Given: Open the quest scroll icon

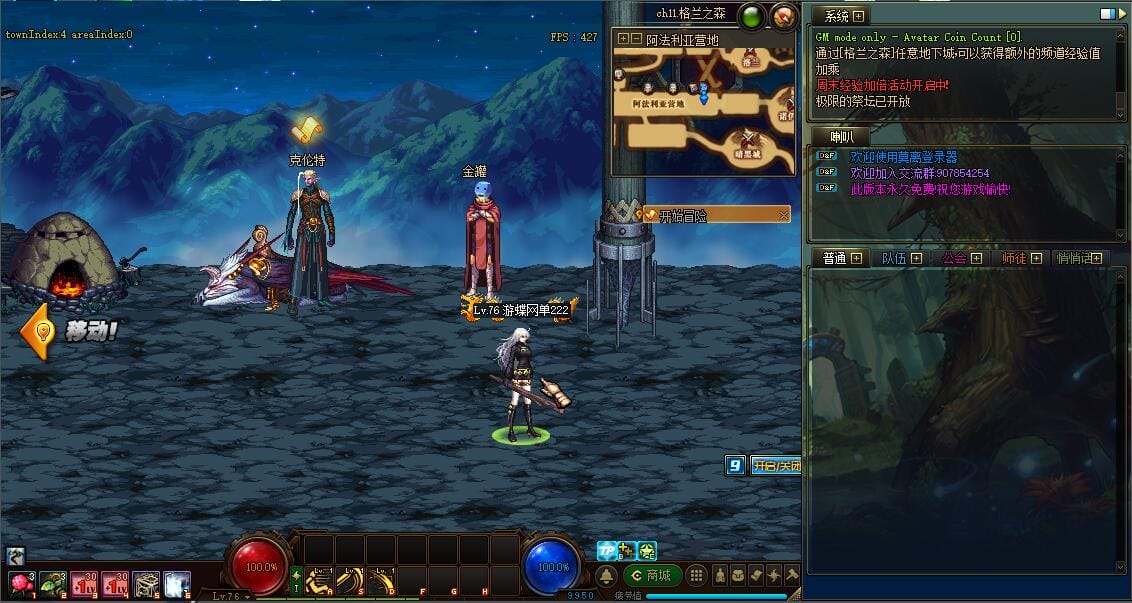Looking at the screenshot, I should (756, 576).
